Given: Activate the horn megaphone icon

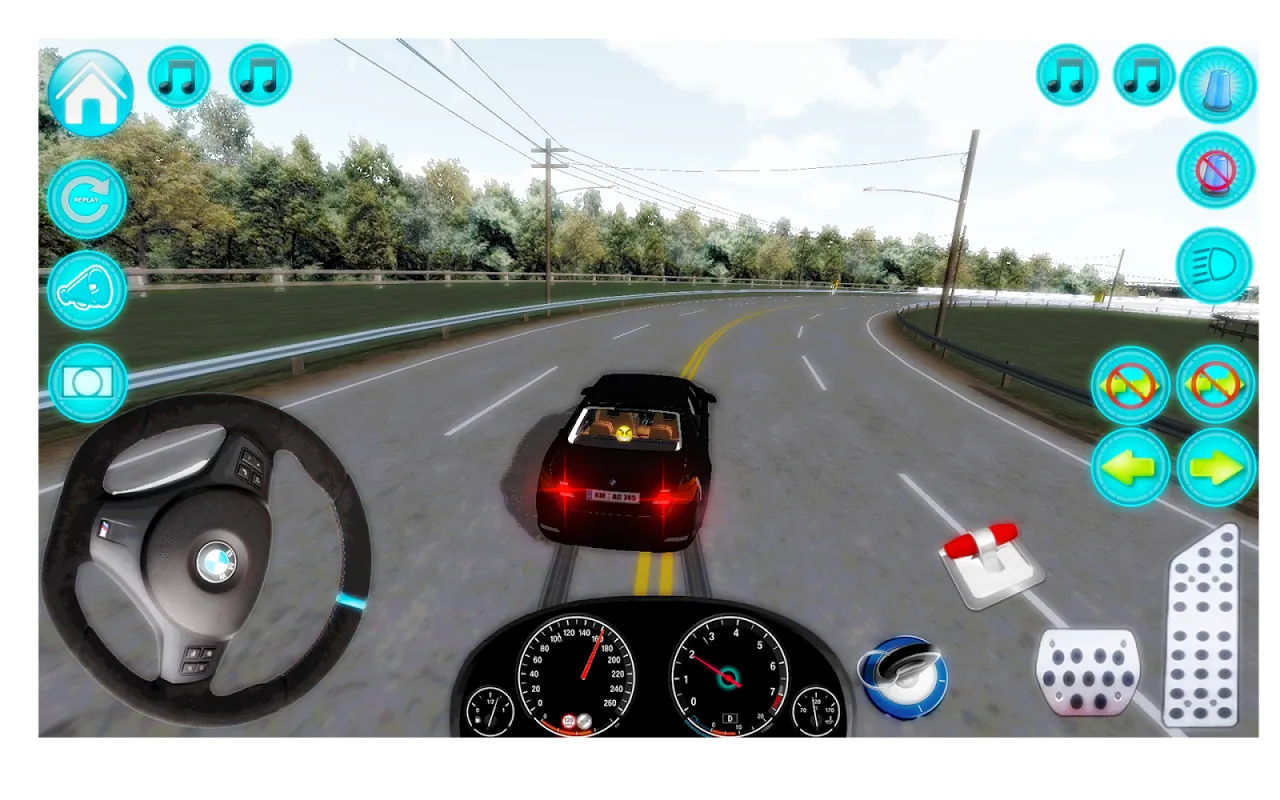Looking at the screenshot, I should [x=86, y=290].
